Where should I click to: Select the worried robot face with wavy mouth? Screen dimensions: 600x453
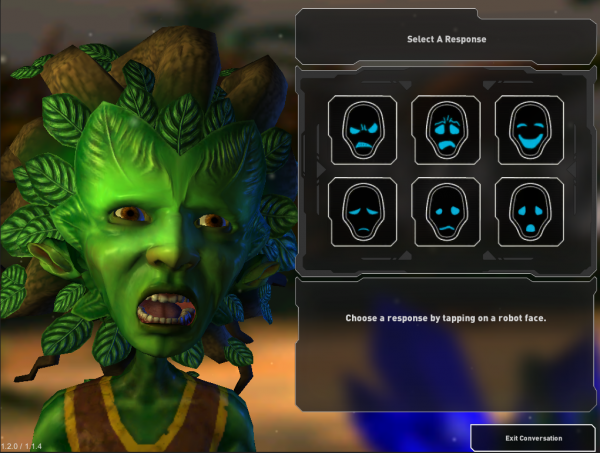tap(446, 211)
